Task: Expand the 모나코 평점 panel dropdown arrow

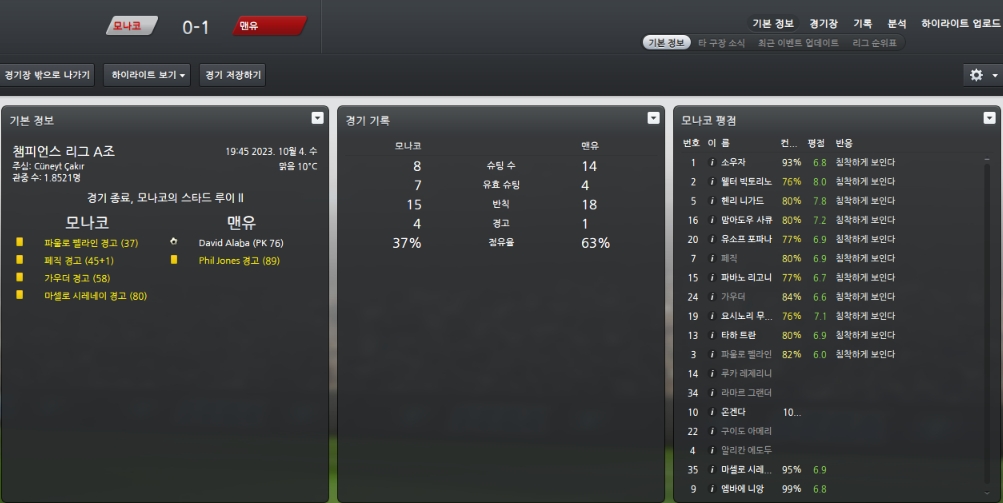Action: click(989, 118)
